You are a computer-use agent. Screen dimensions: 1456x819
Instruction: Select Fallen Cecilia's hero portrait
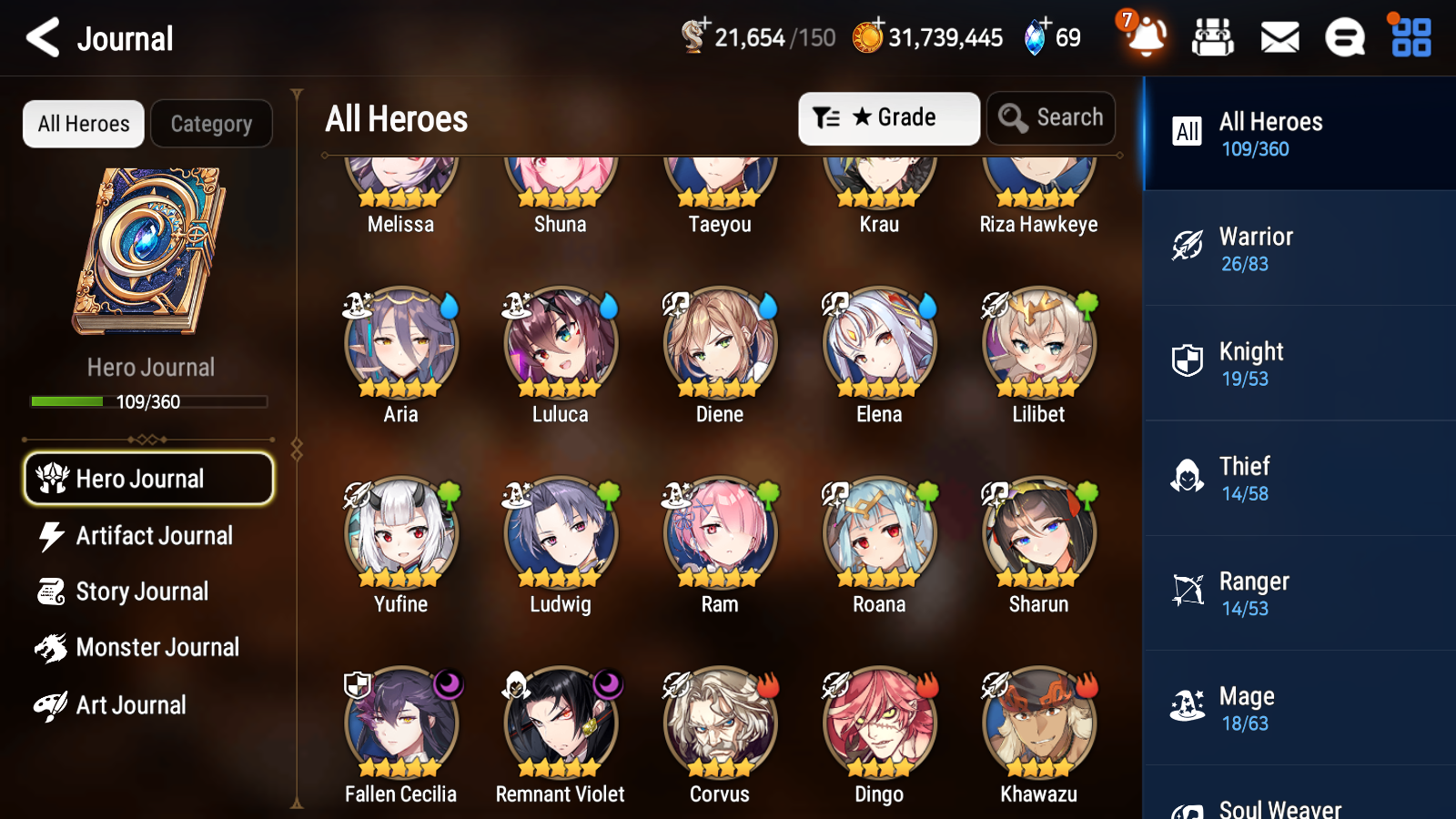click(400, 723)
